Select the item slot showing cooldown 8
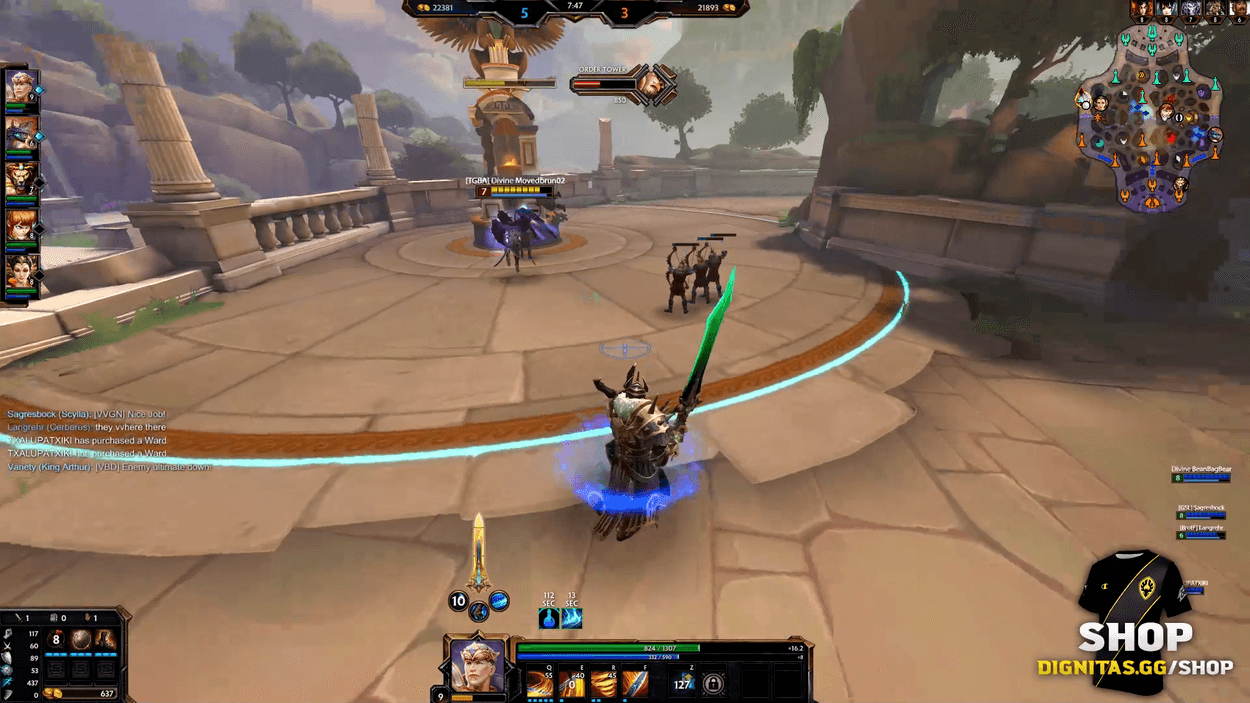This screenshot has height=703, width=1250. pos(57,640)
